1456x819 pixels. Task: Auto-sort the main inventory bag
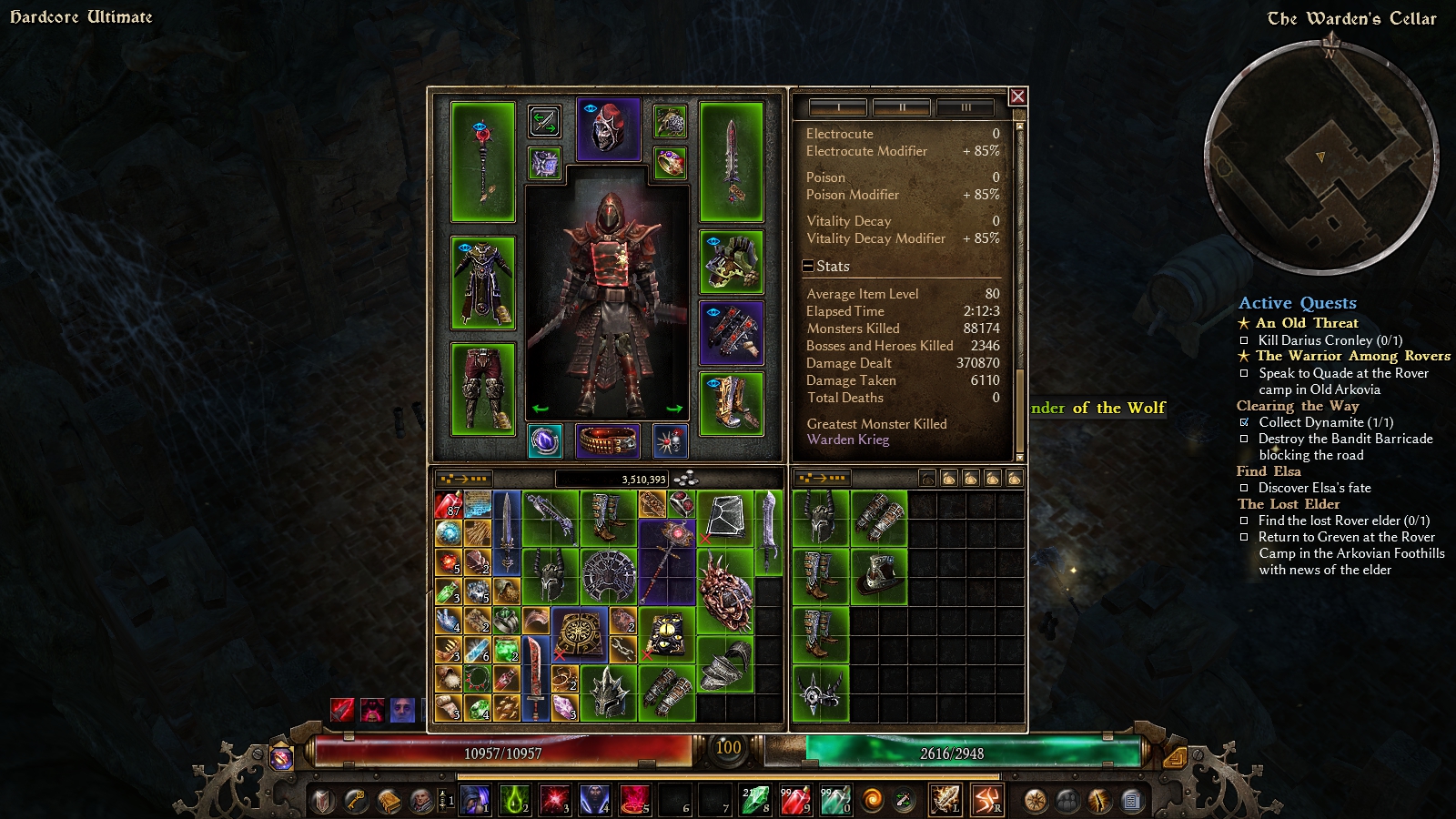pos(464,479)
